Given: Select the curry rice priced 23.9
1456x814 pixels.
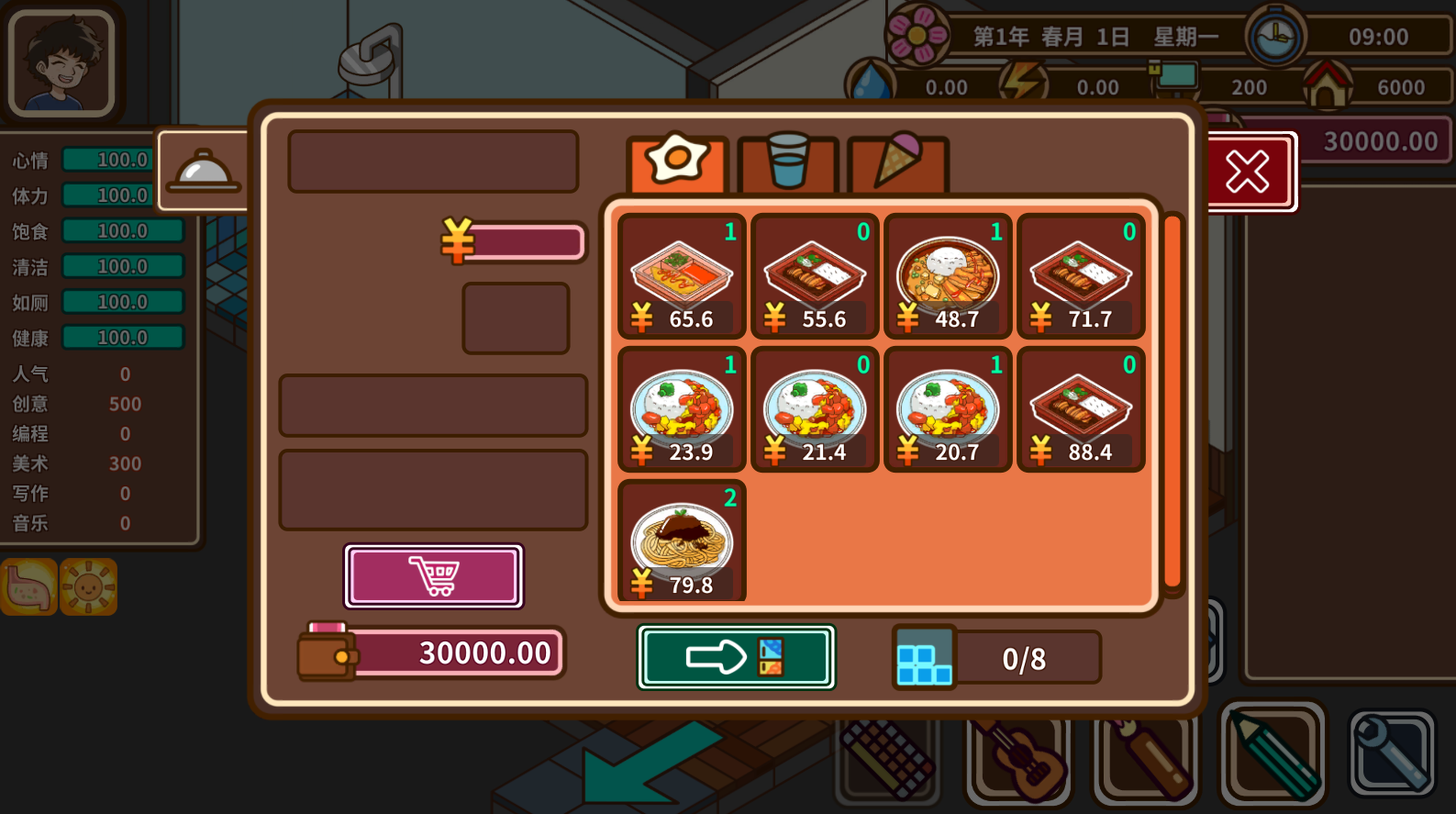Looking at the screenshot, I should pos(681,409).
